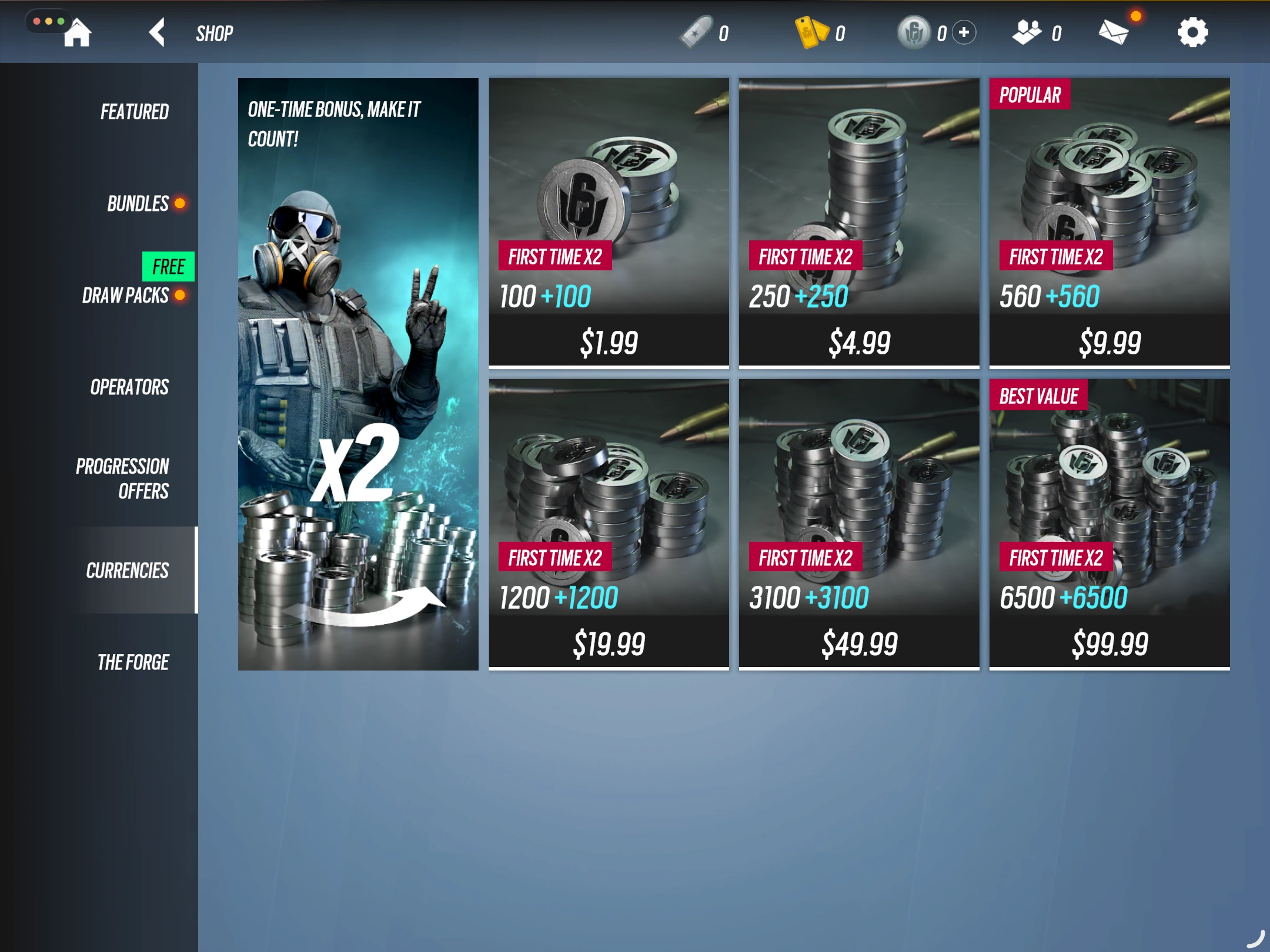Click the back arrow beside Shop
This screenshot has height=952, width=1270.
pos(157,32)
